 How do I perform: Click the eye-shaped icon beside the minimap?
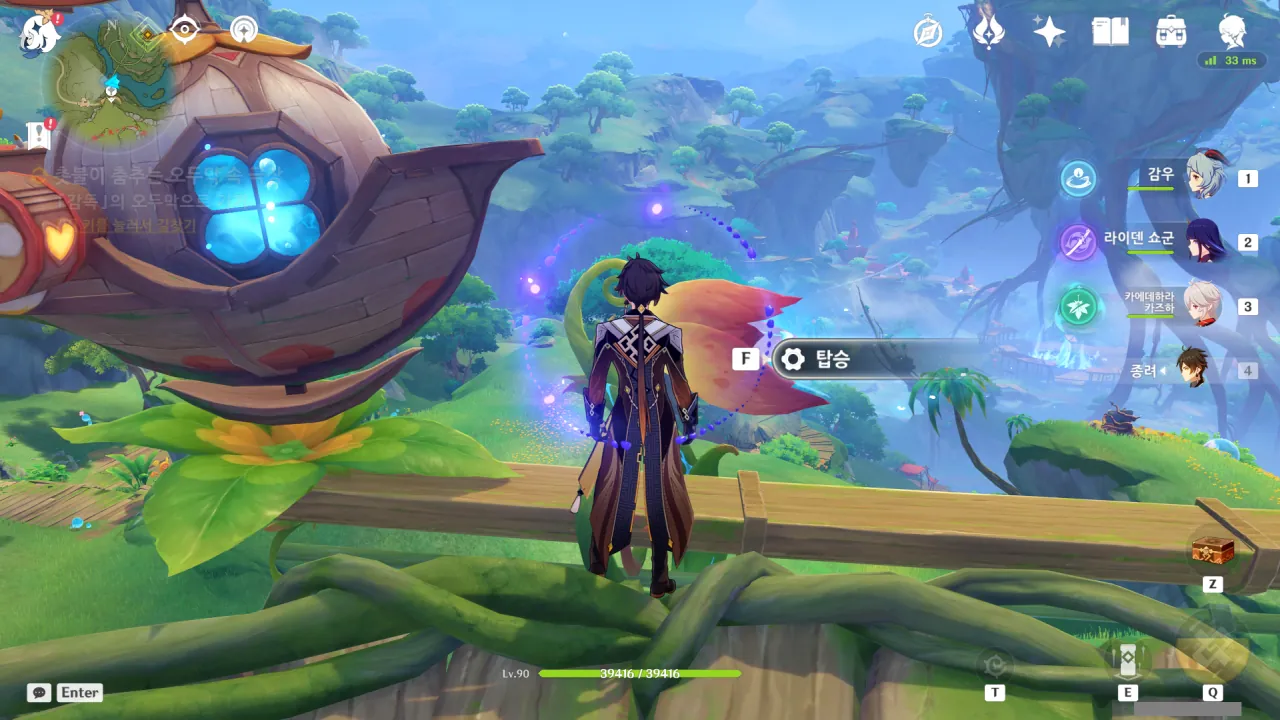[185, 30]
